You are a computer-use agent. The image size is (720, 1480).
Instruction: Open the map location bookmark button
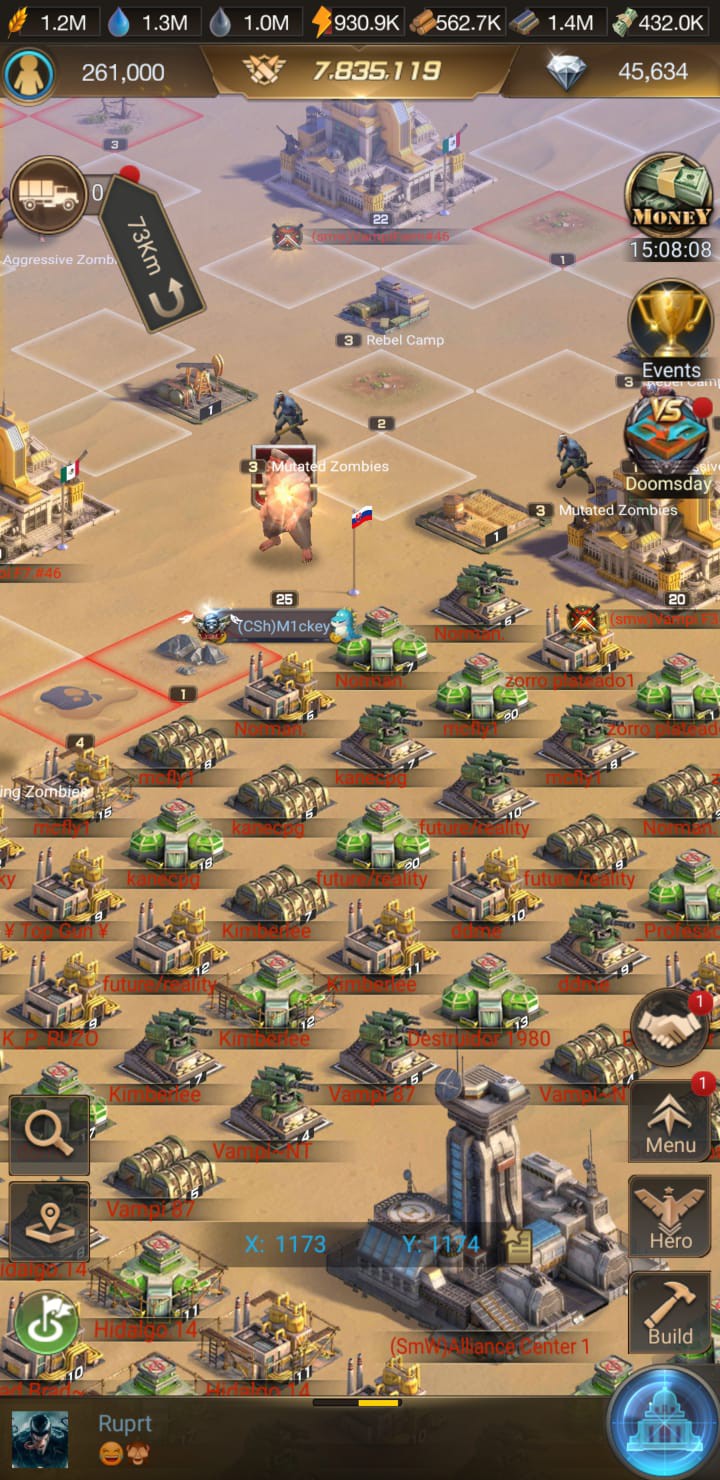point(49,1222)
